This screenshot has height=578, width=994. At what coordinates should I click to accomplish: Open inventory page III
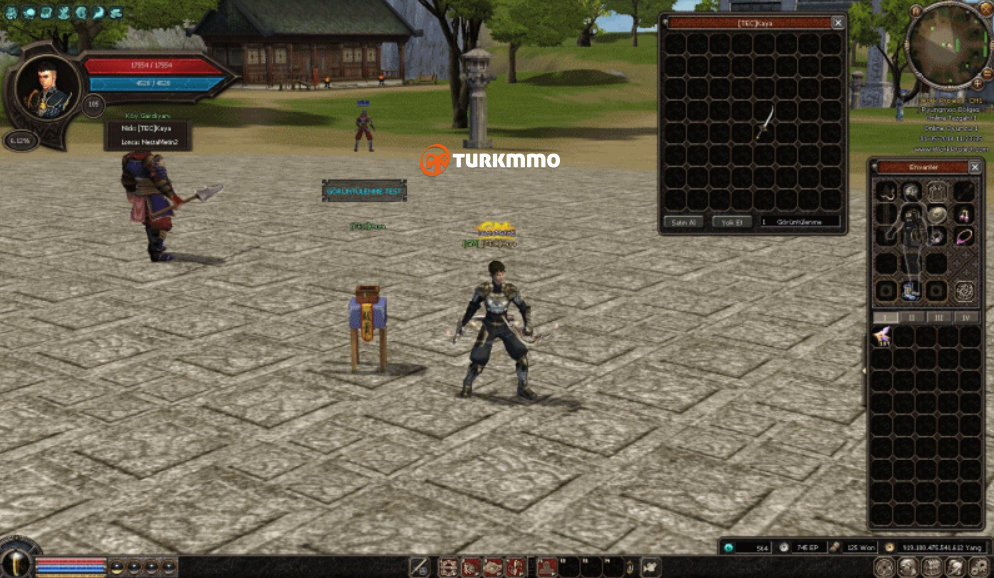(x=939, y=317)
